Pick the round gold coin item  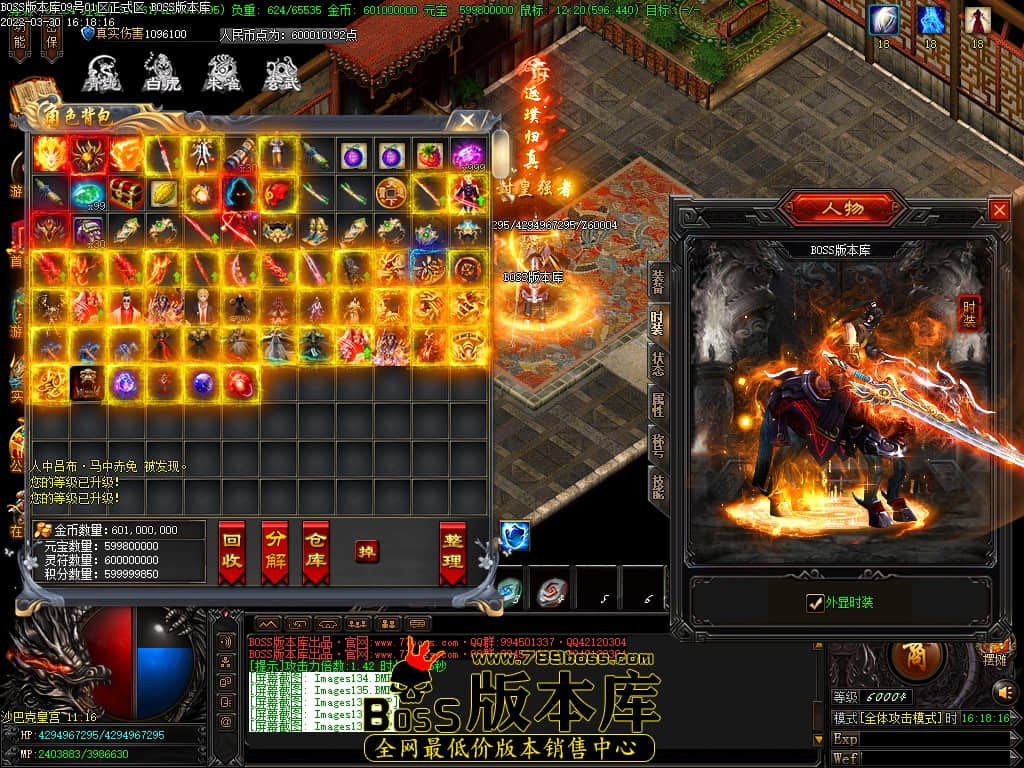point(390,192)
